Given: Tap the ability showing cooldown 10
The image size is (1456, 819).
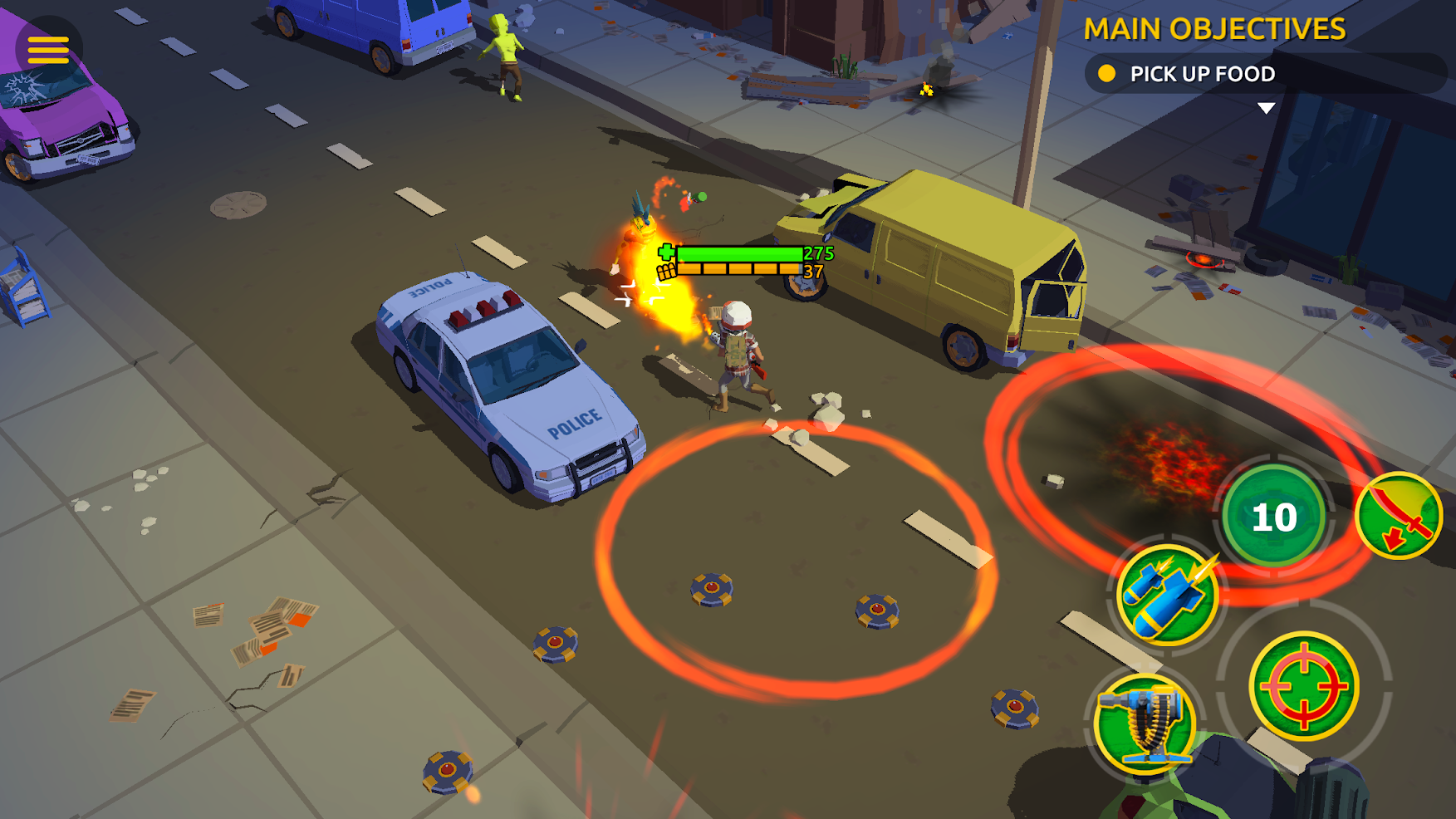Looking at the screenshot, I should pos(1273,517).
